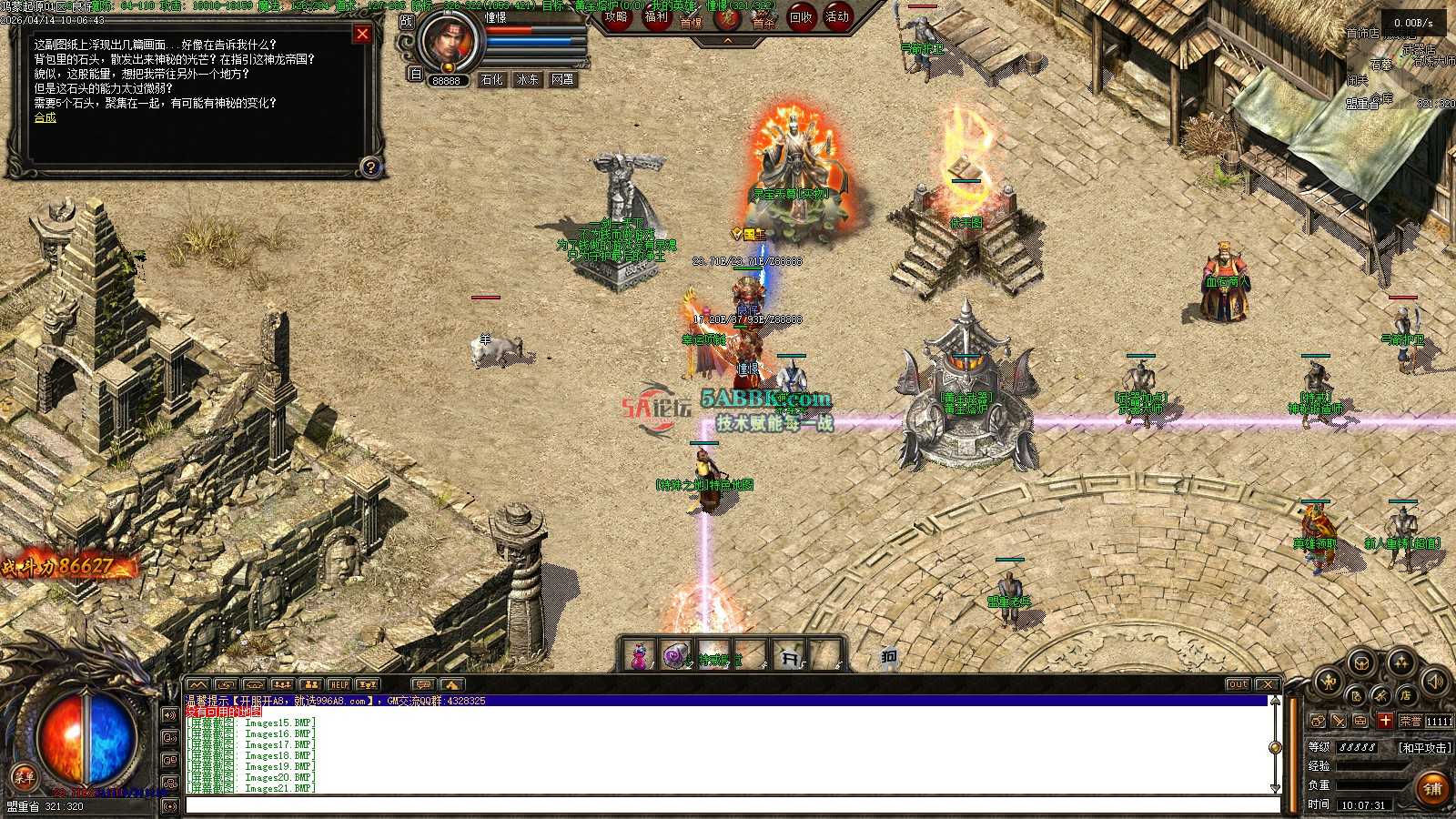
Task: Open the orange 铺 stall button
Action: click(x=1432, y=788)
